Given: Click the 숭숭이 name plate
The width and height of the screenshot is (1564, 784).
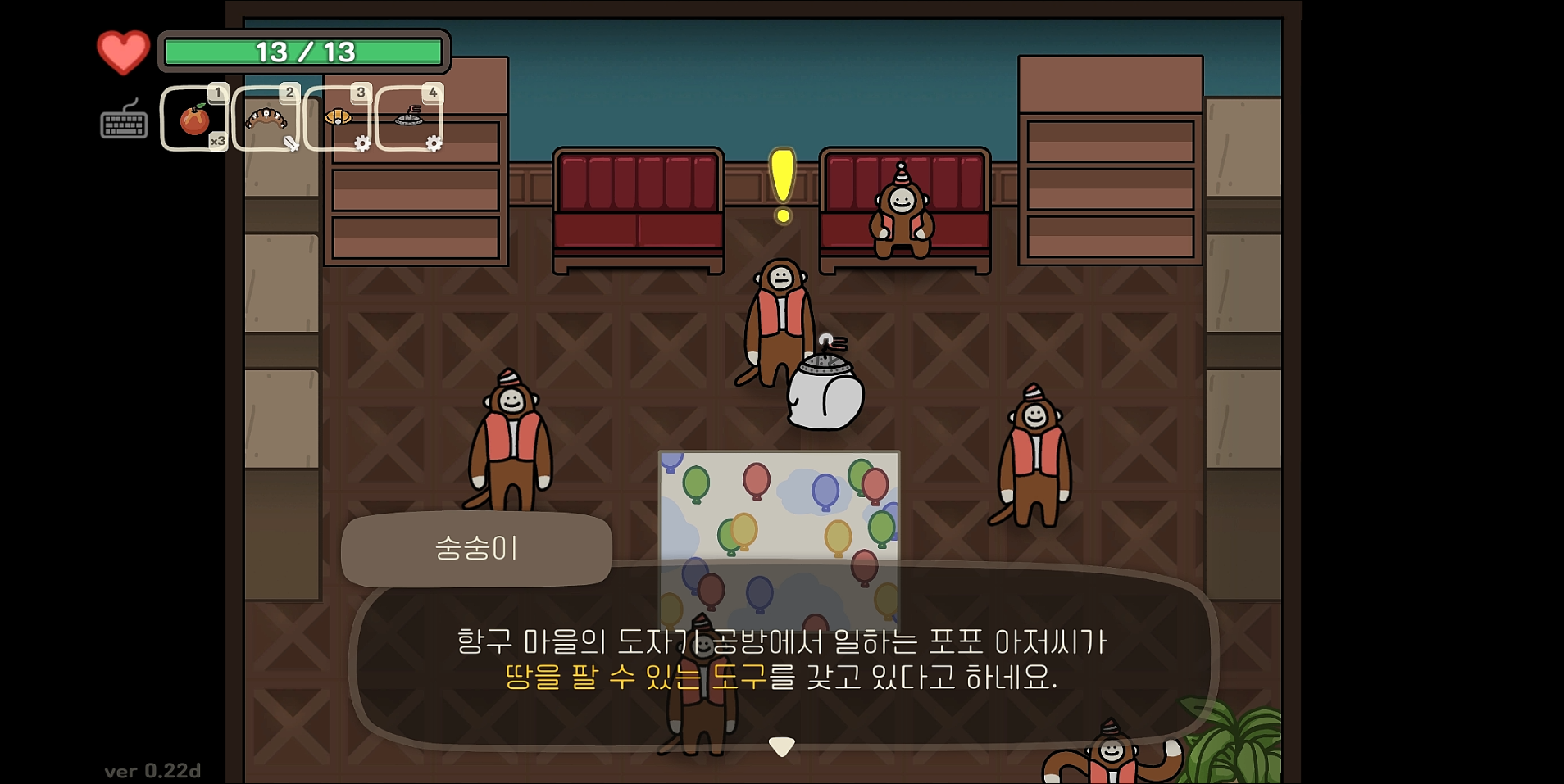Looking at the screenshot, I should point(475,549).
